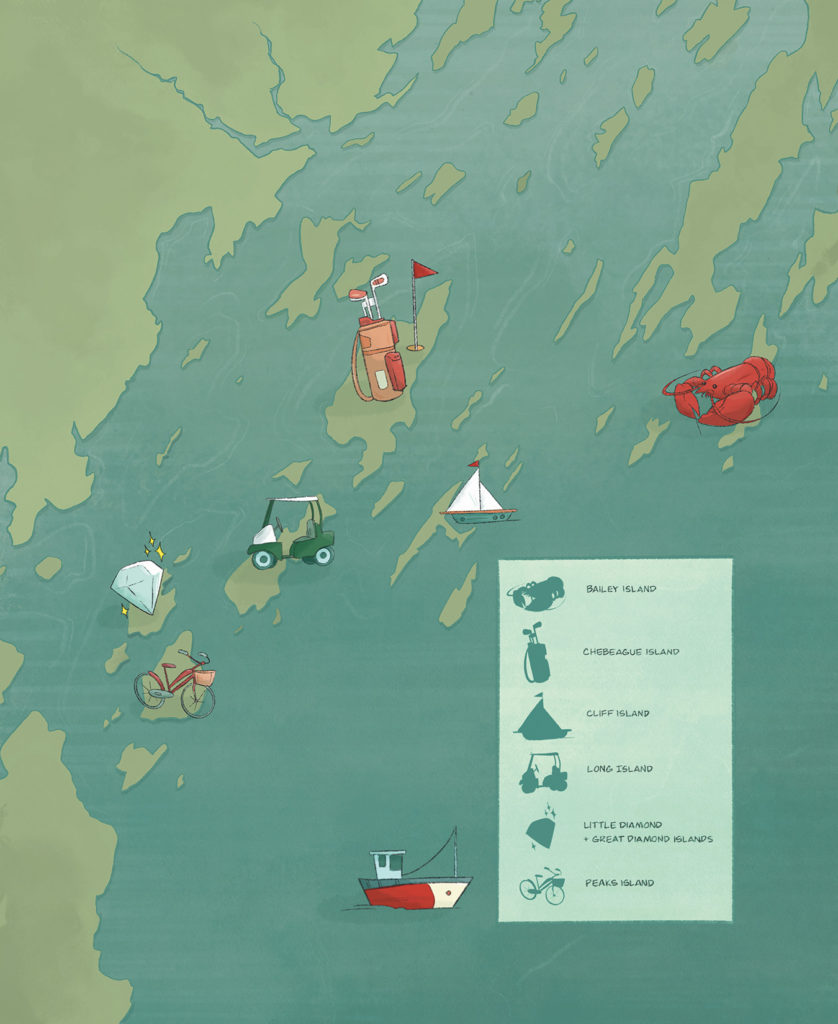The image size is (838, 1024).
Task: Select Little Diamond + Great Diamond Islands entry
Action: click(647, 832)
